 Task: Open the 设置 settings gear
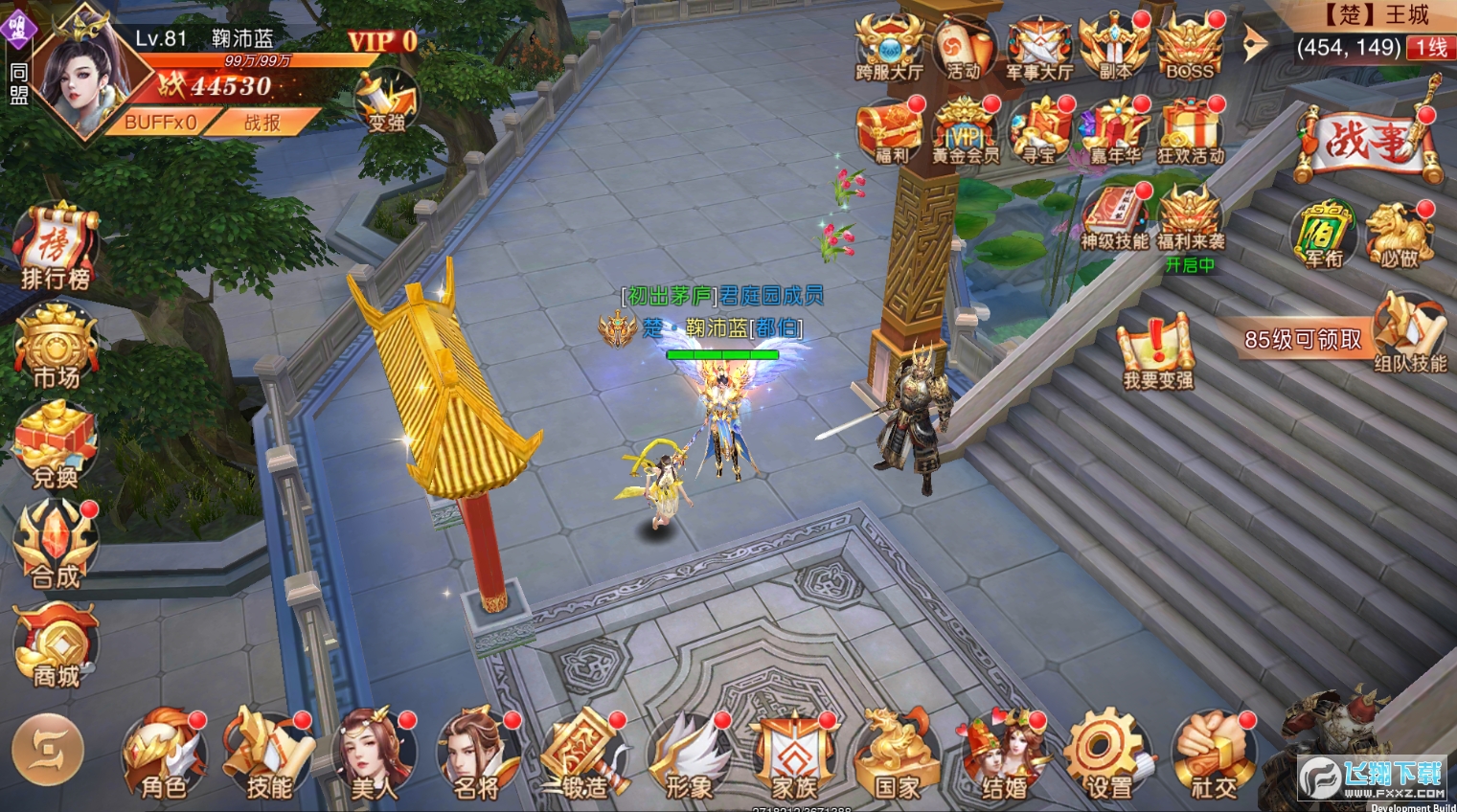[x=1108, y=756]
